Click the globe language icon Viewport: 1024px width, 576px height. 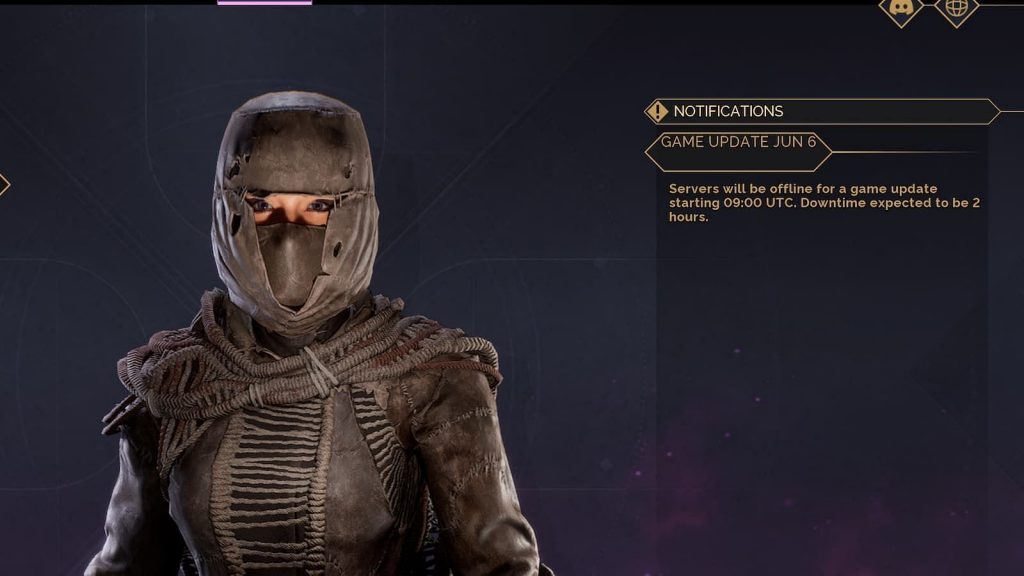[x=956, y=8]
